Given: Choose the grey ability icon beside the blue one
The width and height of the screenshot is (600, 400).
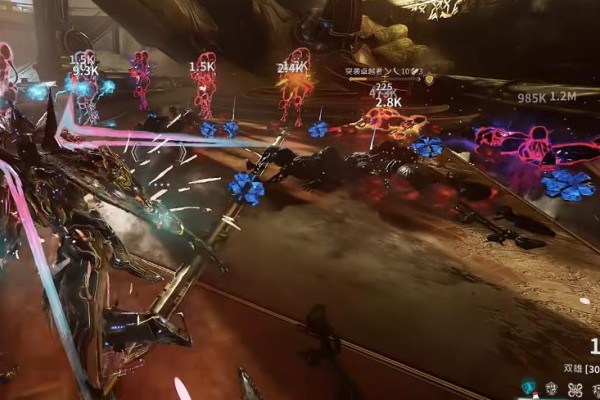Looking at the screenshot, I should pyautogui.click(x=552, y=388).
